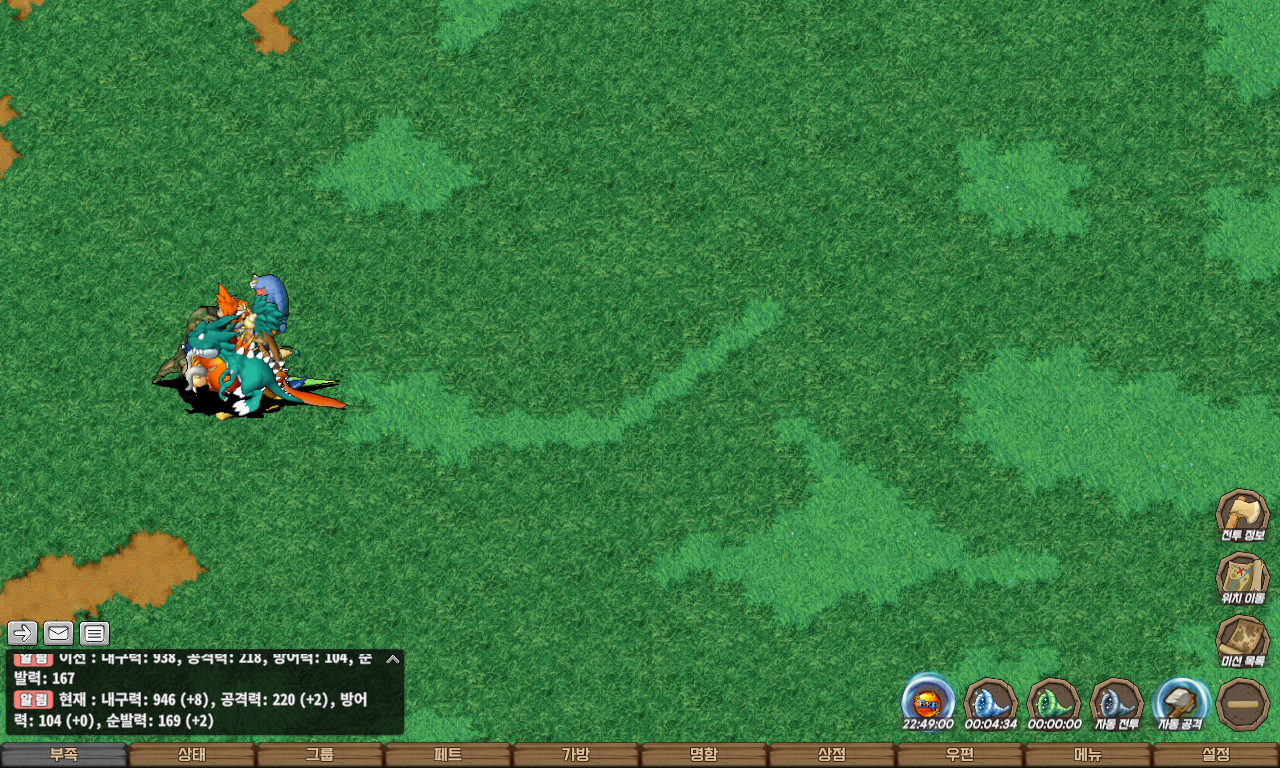1280x768 pixels.
Task: Open the 부족 (Tribe) menu tab
Action: (64, 755)
